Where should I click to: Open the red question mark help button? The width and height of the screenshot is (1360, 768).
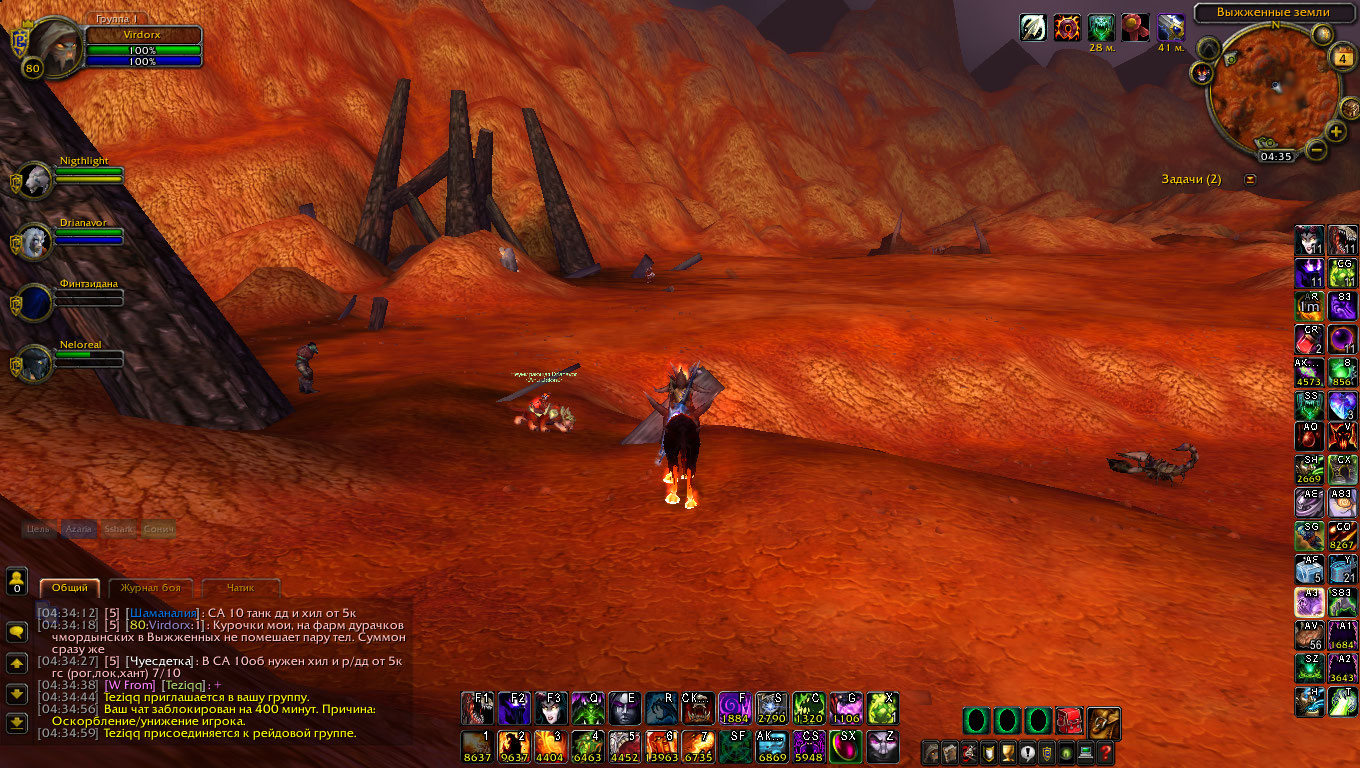tap(1105, 752)
